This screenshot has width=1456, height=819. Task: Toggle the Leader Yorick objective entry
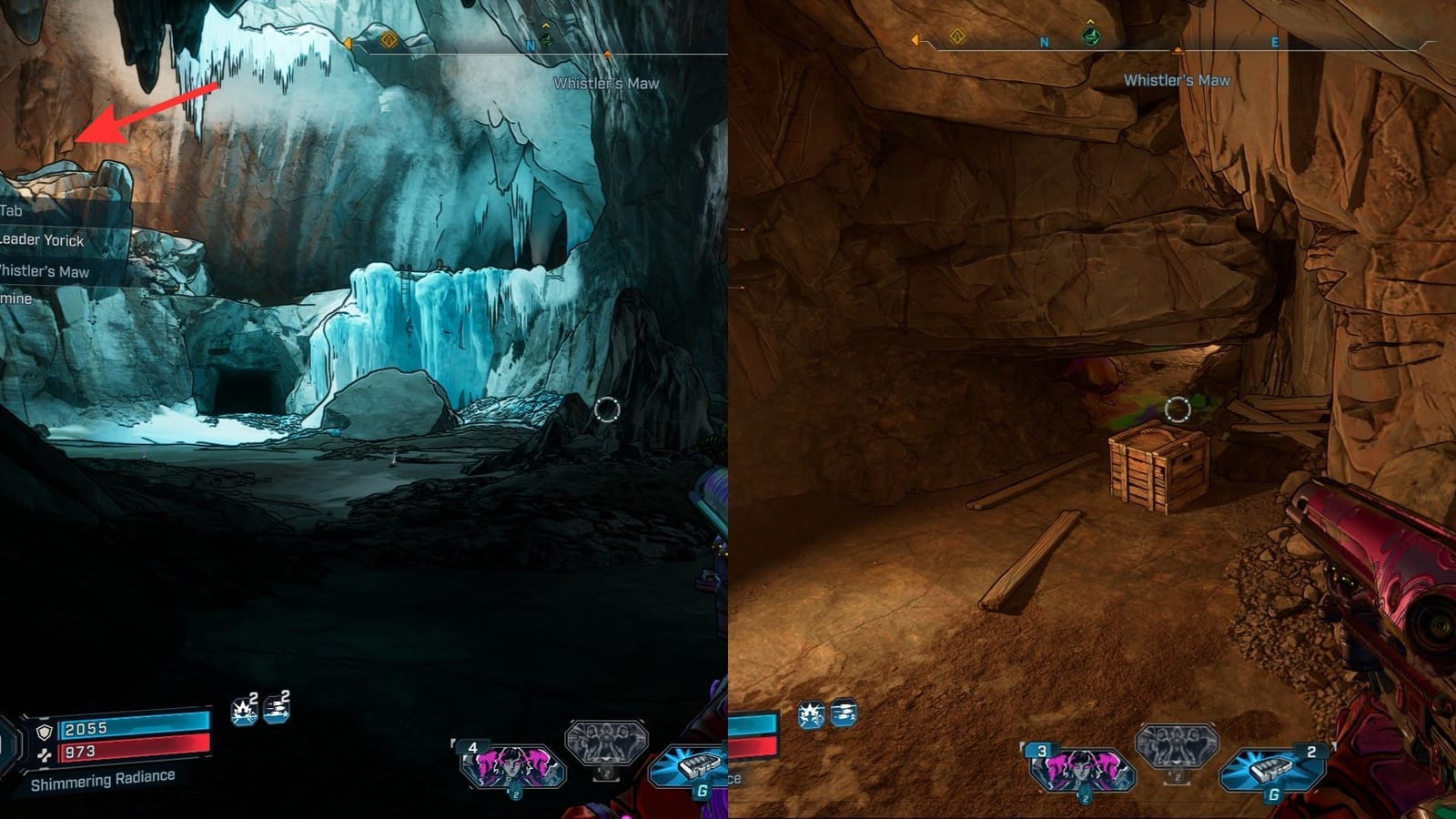pyautogui.click(x=42, y=241)
